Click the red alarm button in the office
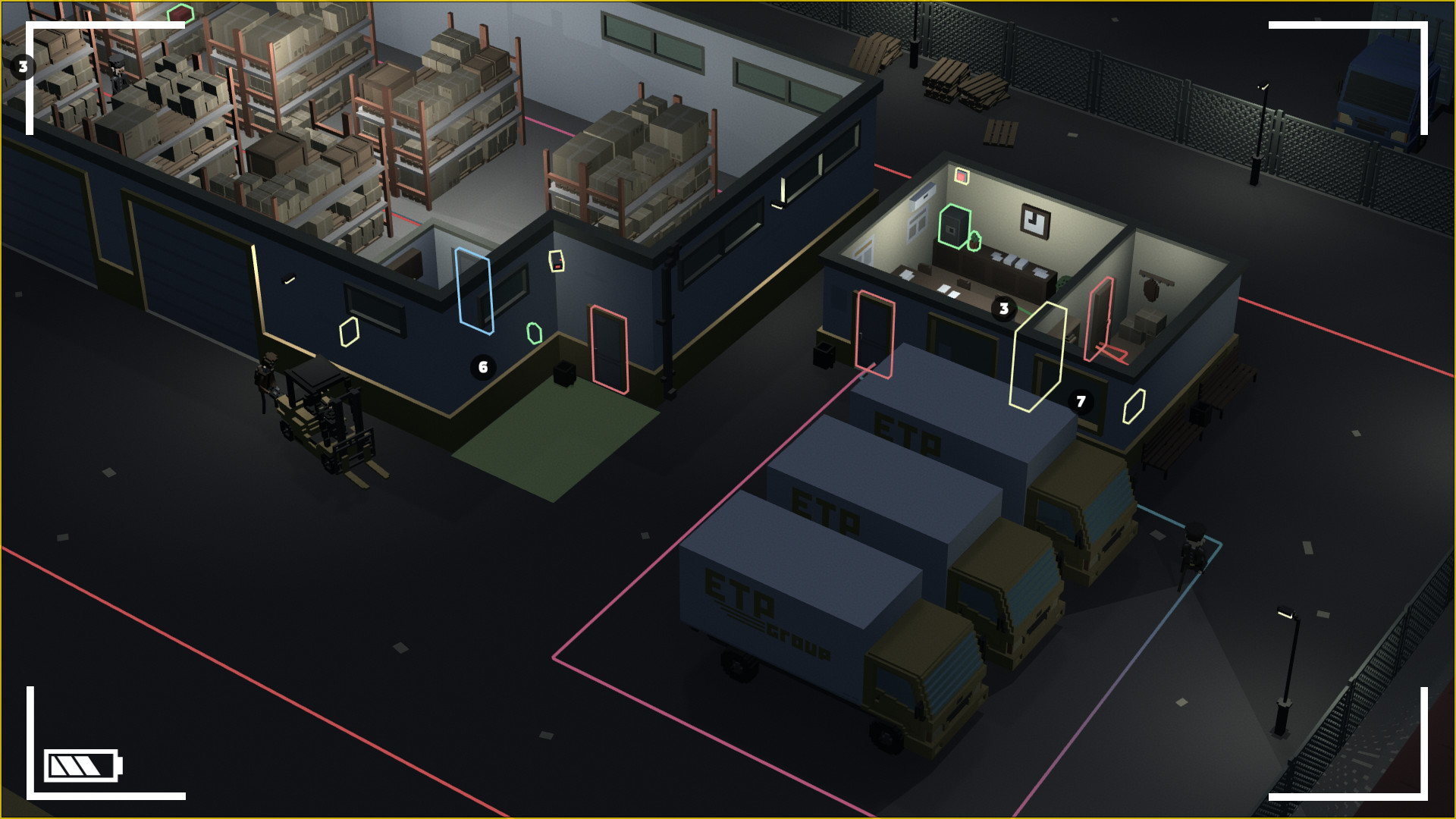Image resolution: width=1456 pixels, height=819 pixels. pyautogui.click(x=962, y=176)
